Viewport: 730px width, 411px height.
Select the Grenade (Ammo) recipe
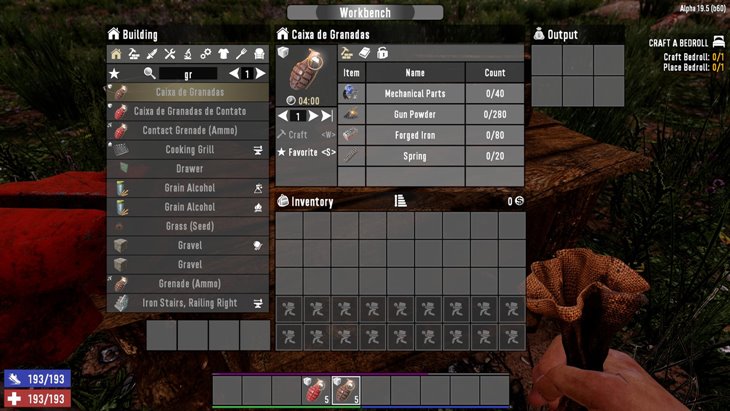coord(189,283)
